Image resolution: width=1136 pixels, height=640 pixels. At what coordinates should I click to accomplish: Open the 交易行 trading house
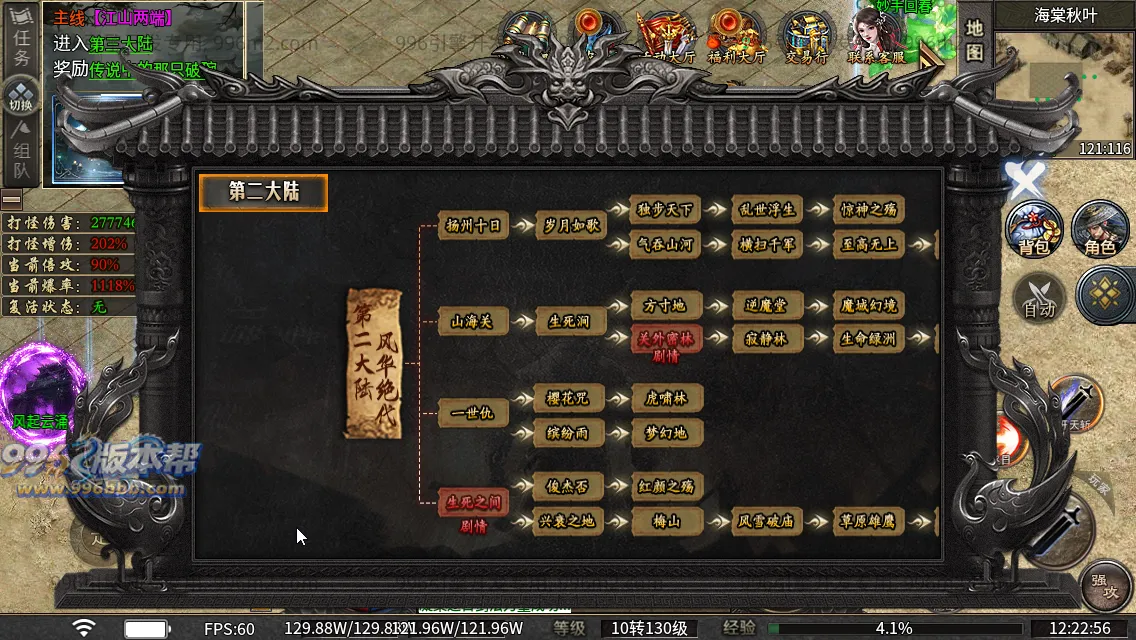pos(806,40)
